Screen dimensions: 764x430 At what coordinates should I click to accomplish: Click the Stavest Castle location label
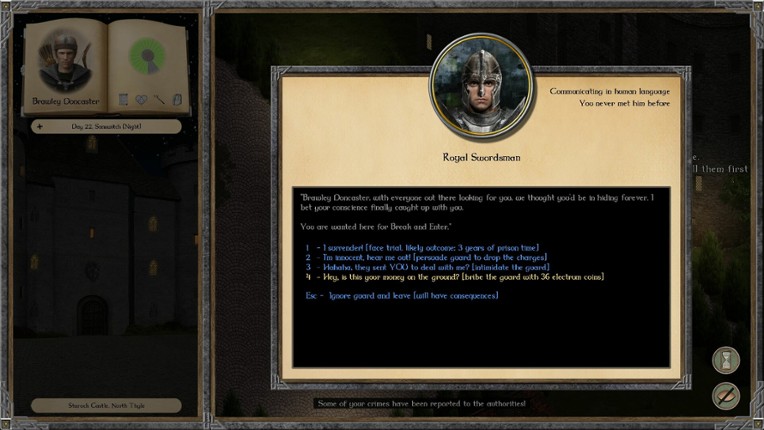tap(106, 405)
